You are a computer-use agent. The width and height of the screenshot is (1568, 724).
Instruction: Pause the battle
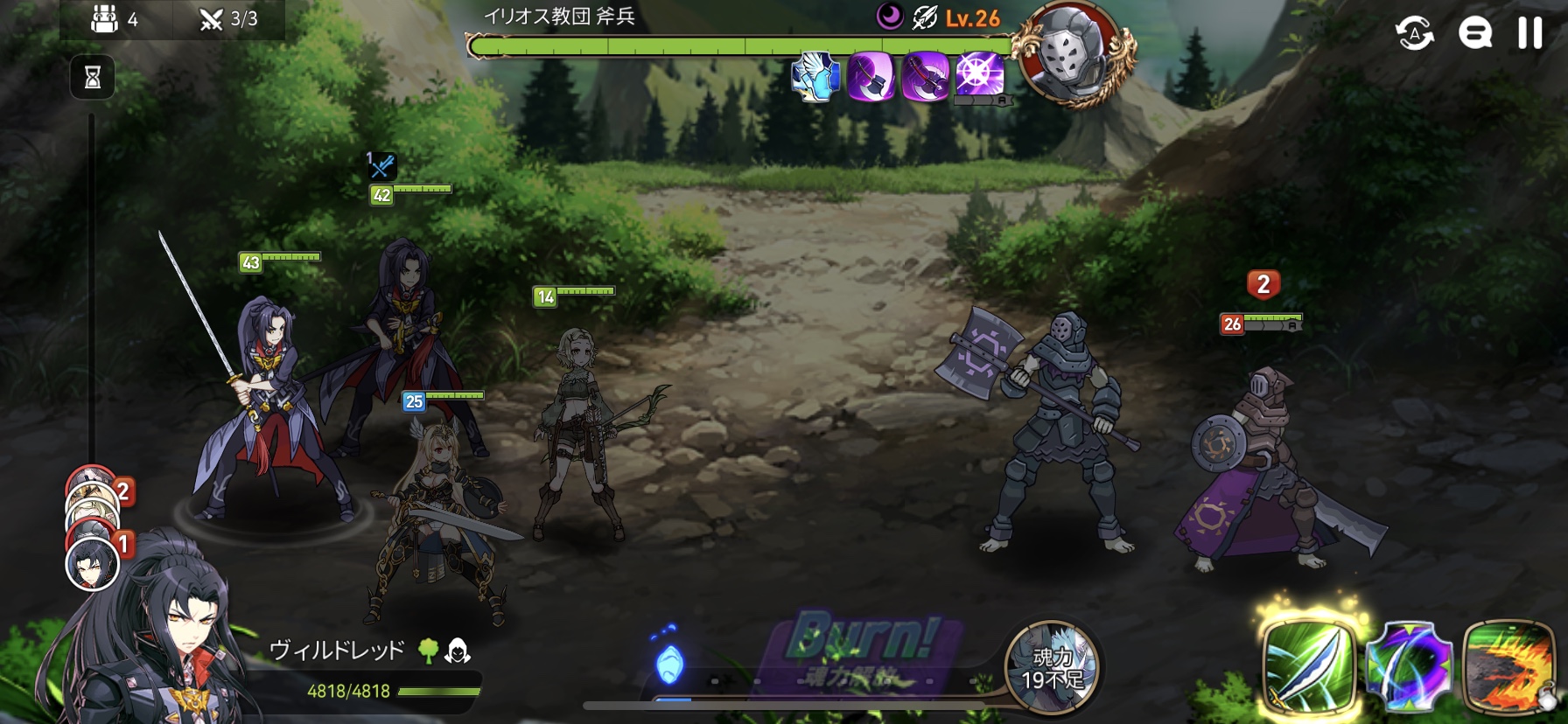(x=1529, y=33)
